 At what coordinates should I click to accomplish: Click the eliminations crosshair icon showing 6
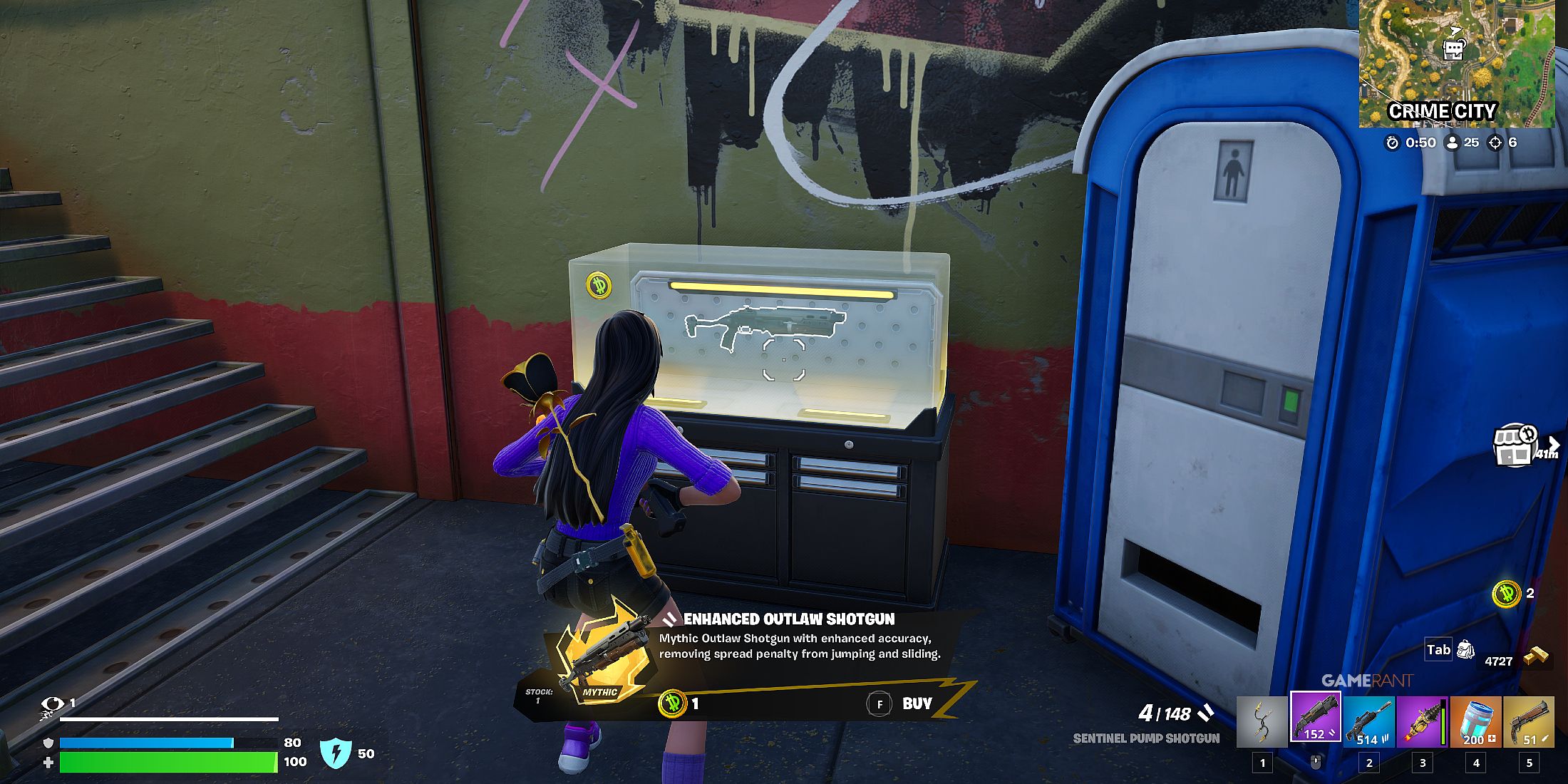click(x=1493, y=143)
